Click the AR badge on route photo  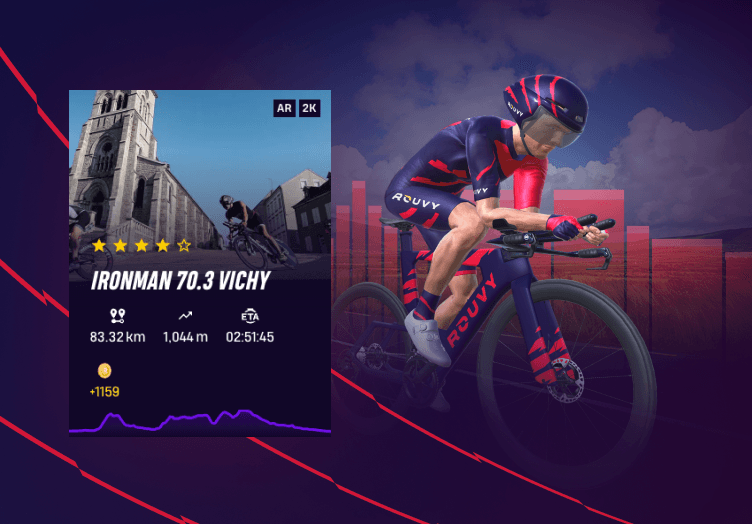[284, 107]
